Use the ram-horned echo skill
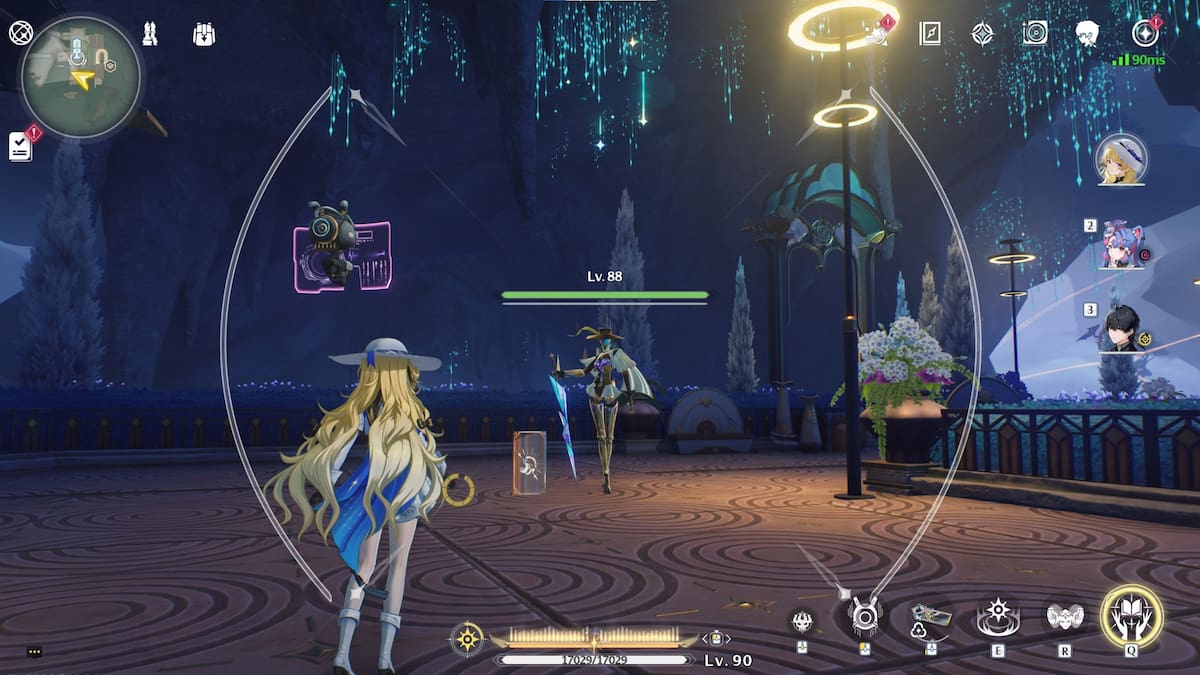Image resolution: width=1200 pixels, height=675 pixels. [1065, 617]
